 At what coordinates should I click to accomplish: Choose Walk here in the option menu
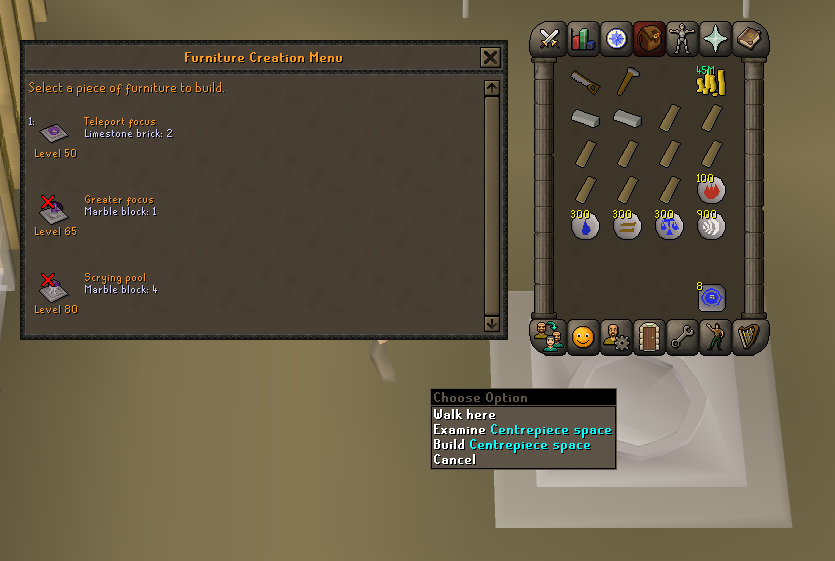tap(464, 414)
